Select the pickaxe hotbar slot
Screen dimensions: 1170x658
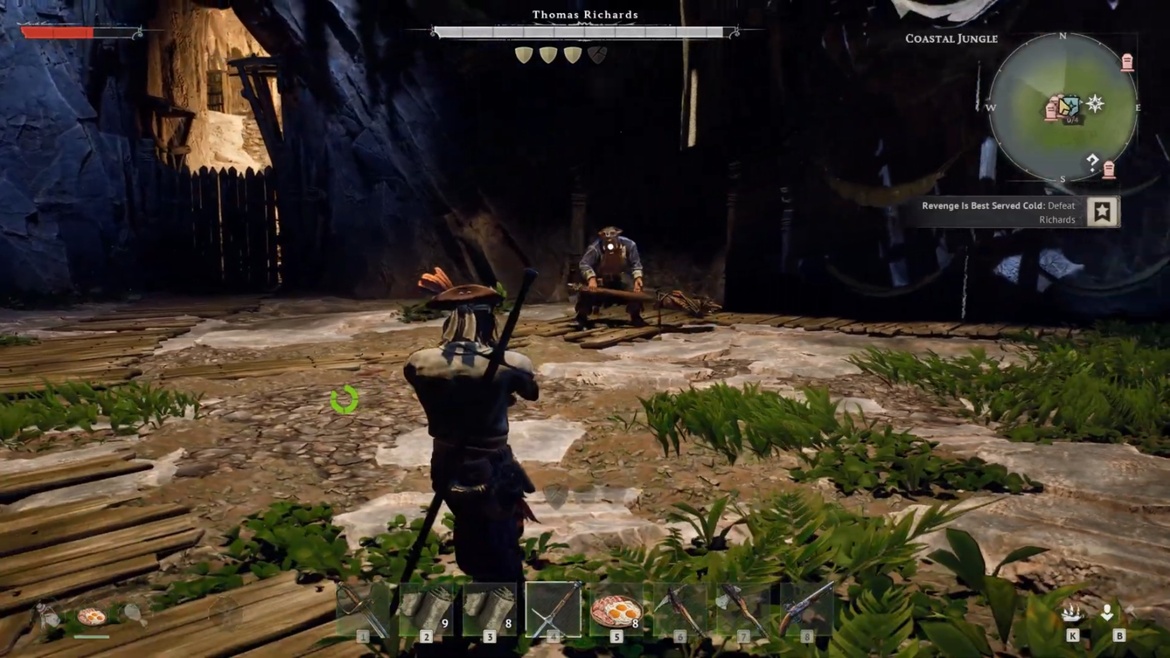pyautogui.click(x=680, y=609)
